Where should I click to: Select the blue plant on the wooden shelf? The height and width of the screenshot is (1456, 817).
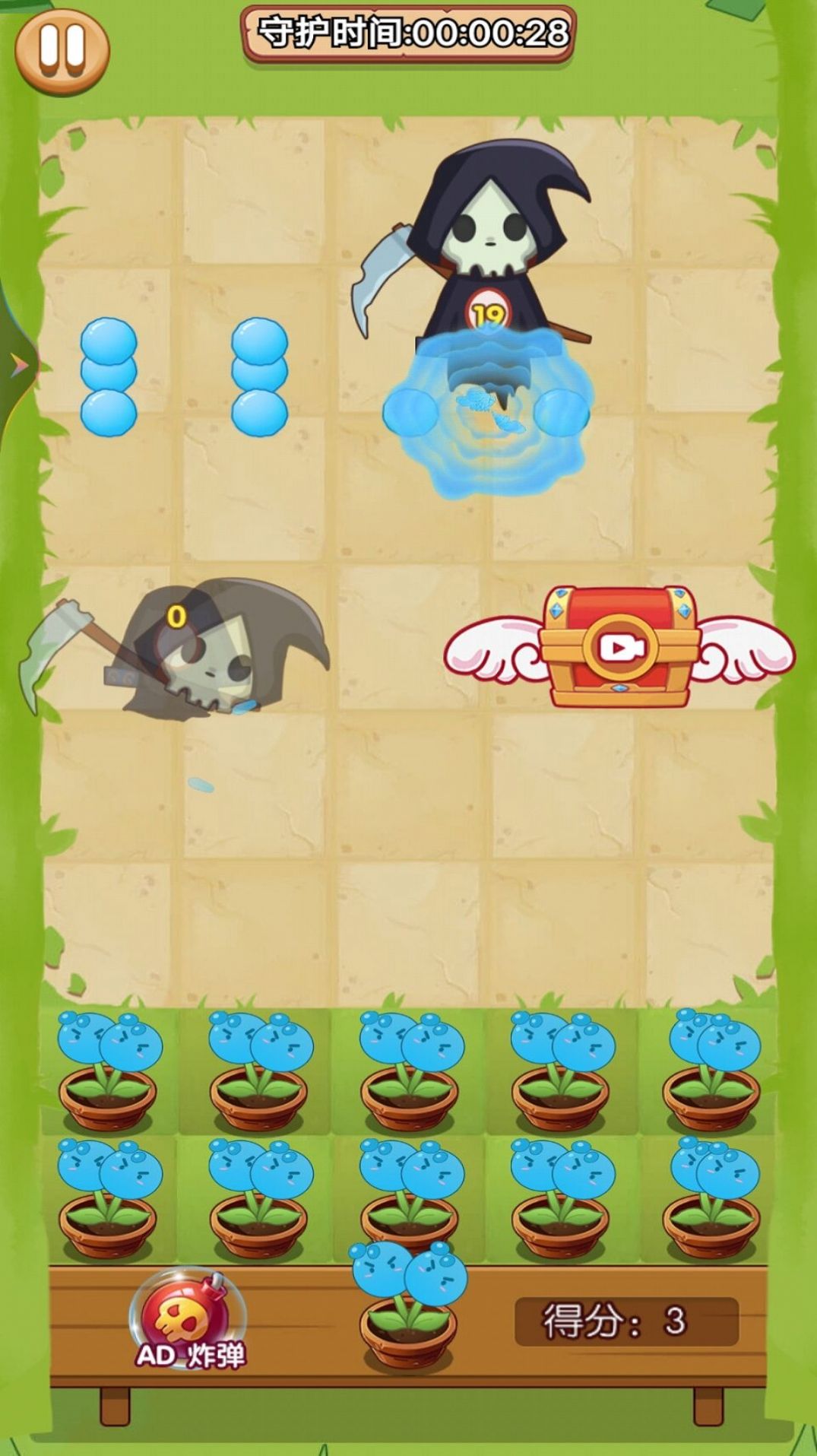[x=408, y=1306]
